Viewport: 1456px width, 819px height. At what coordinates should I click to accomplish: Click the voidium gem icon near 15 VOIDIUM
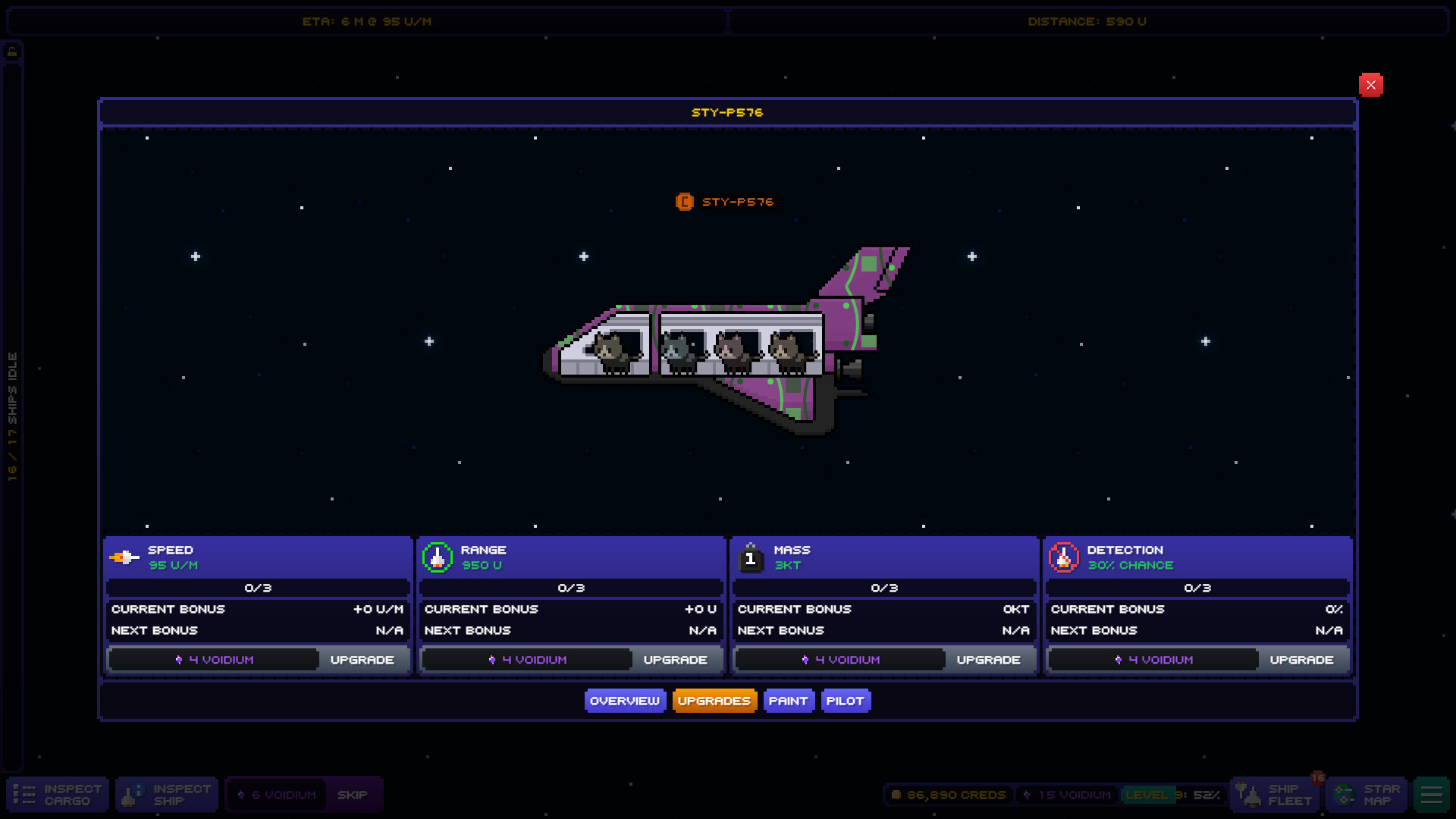coord(1026,795)
